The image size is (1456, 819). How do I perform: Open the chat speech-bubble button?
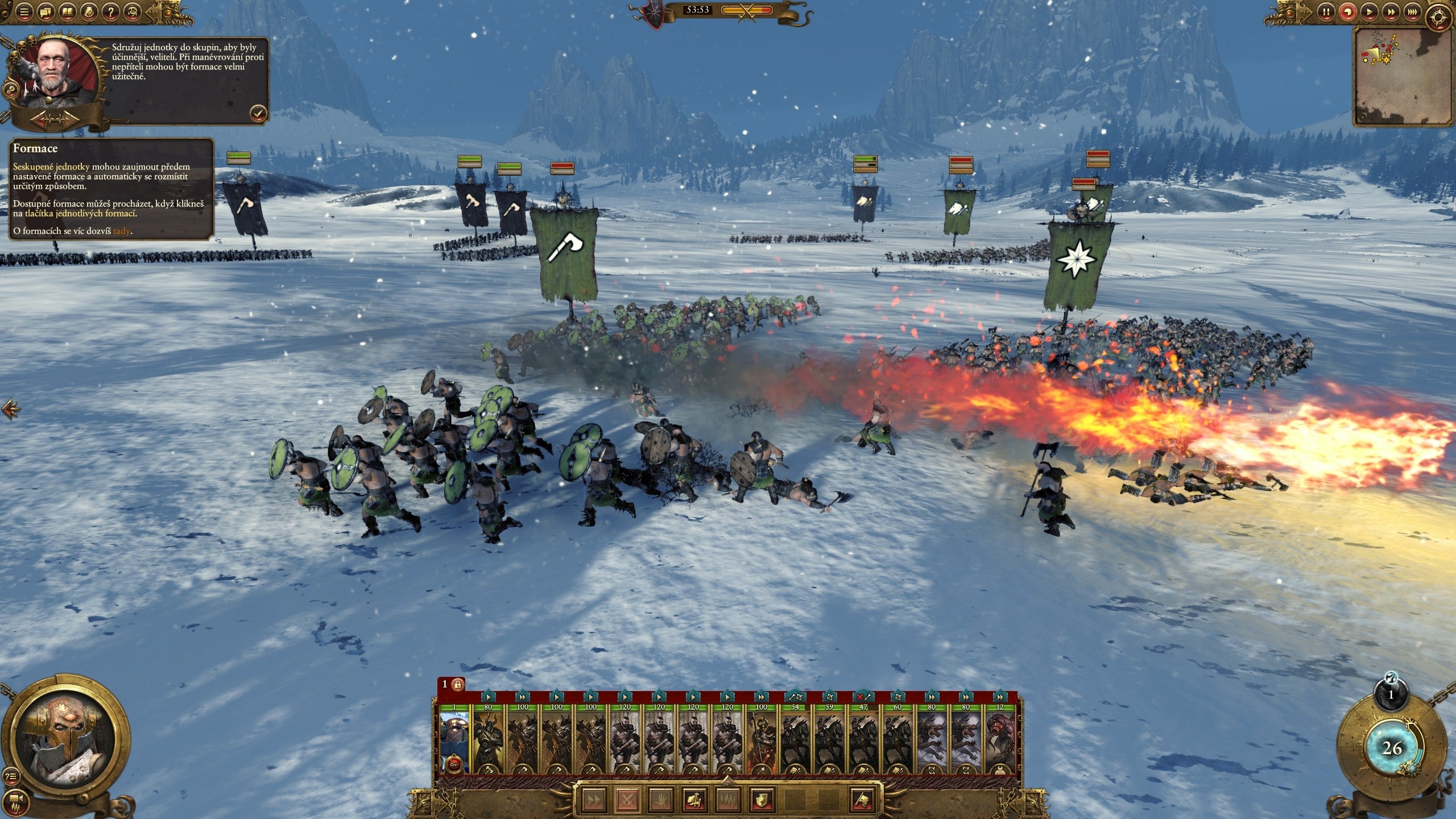45,11
